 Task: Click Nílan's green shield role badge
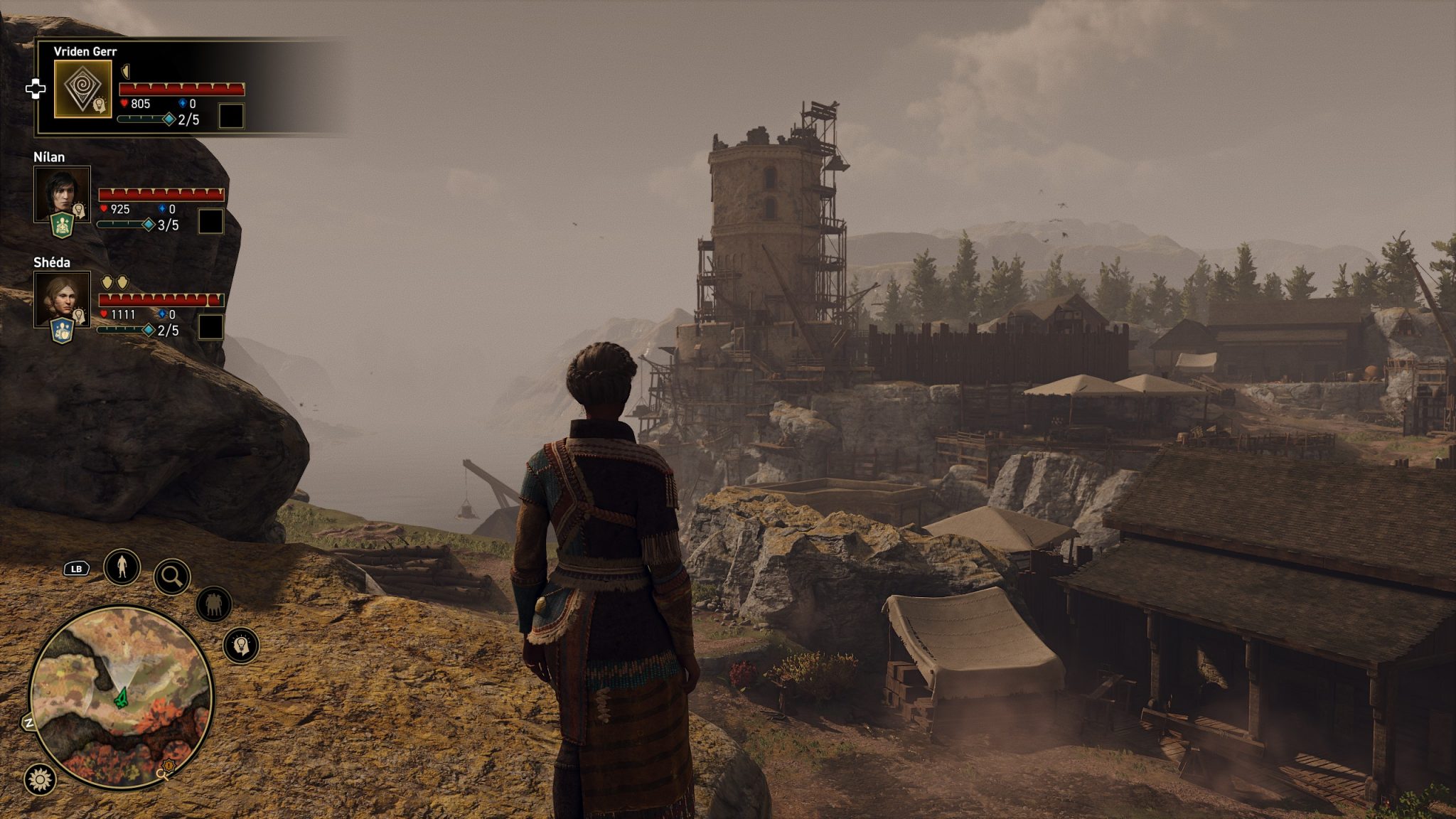(x=63, y=226)
